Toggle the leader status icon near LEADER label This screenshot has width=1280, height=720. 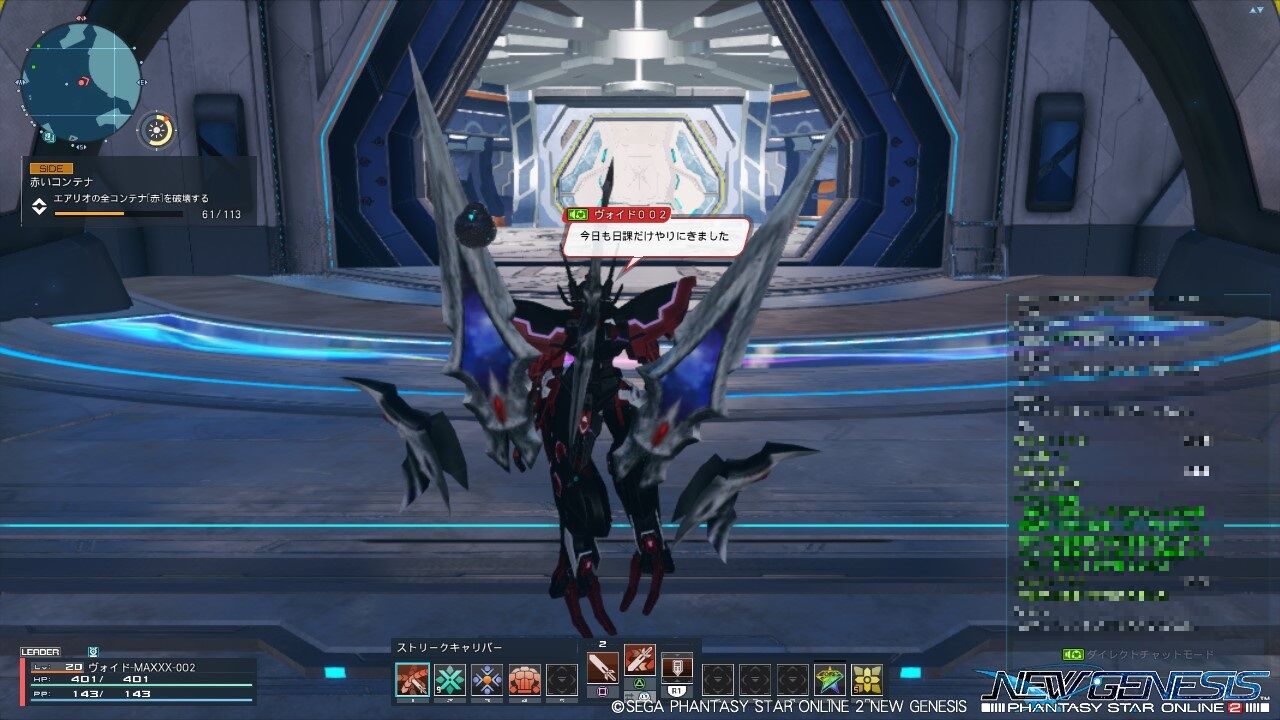tap(93, 651)
